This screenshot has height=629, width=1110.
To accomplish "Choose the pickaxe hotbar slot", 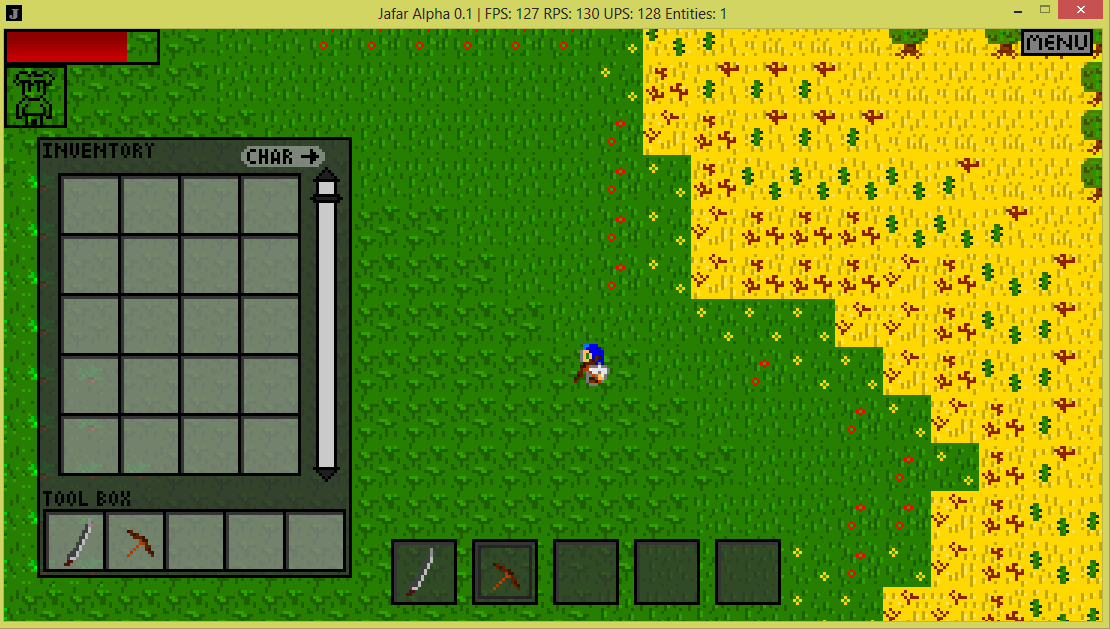I will point(505,572).
